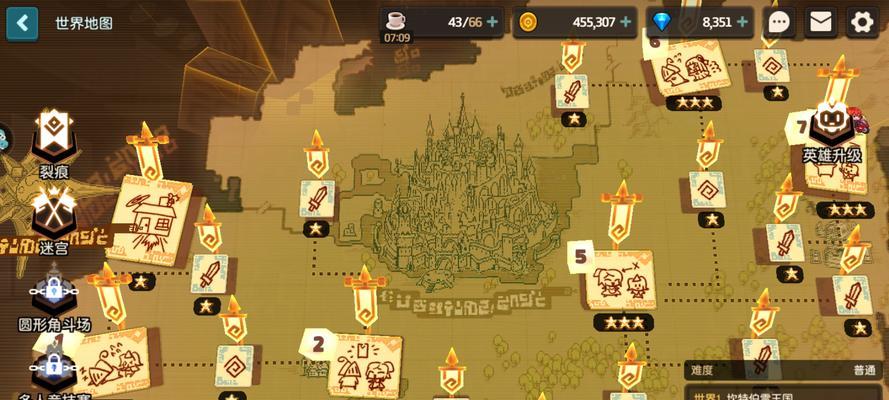889x400 pixels.
Task: Add more coffee stamina with the plus
Action: point(492,22)
